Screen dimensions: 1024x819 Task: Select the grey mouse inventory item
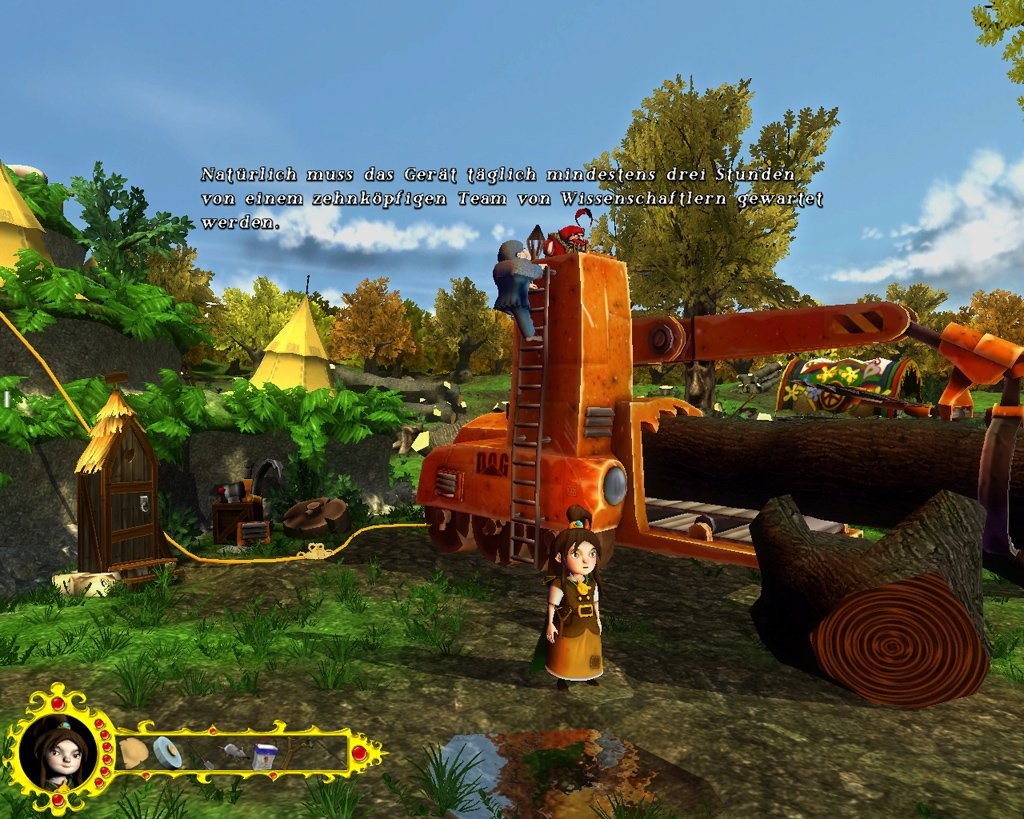[234, 750]
